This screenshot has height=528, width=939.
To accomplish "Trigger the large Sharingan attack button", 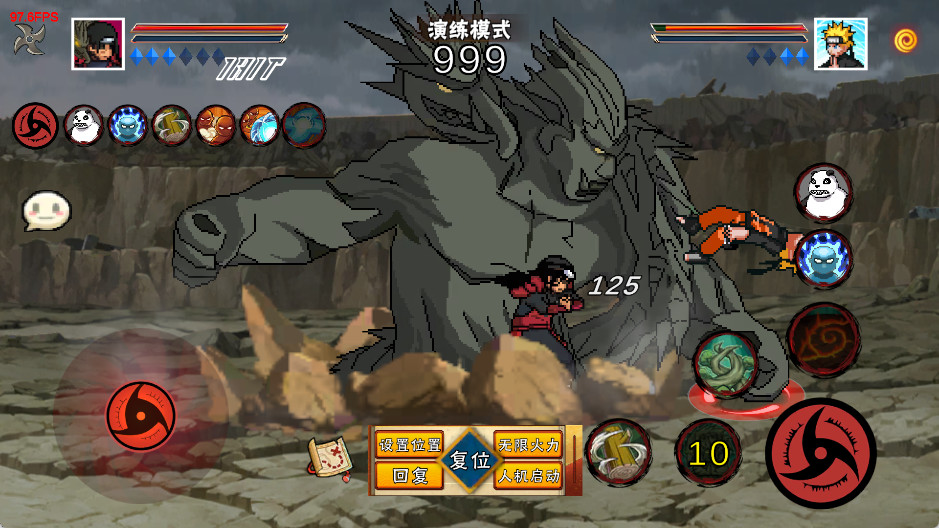I will coord(820,452).
